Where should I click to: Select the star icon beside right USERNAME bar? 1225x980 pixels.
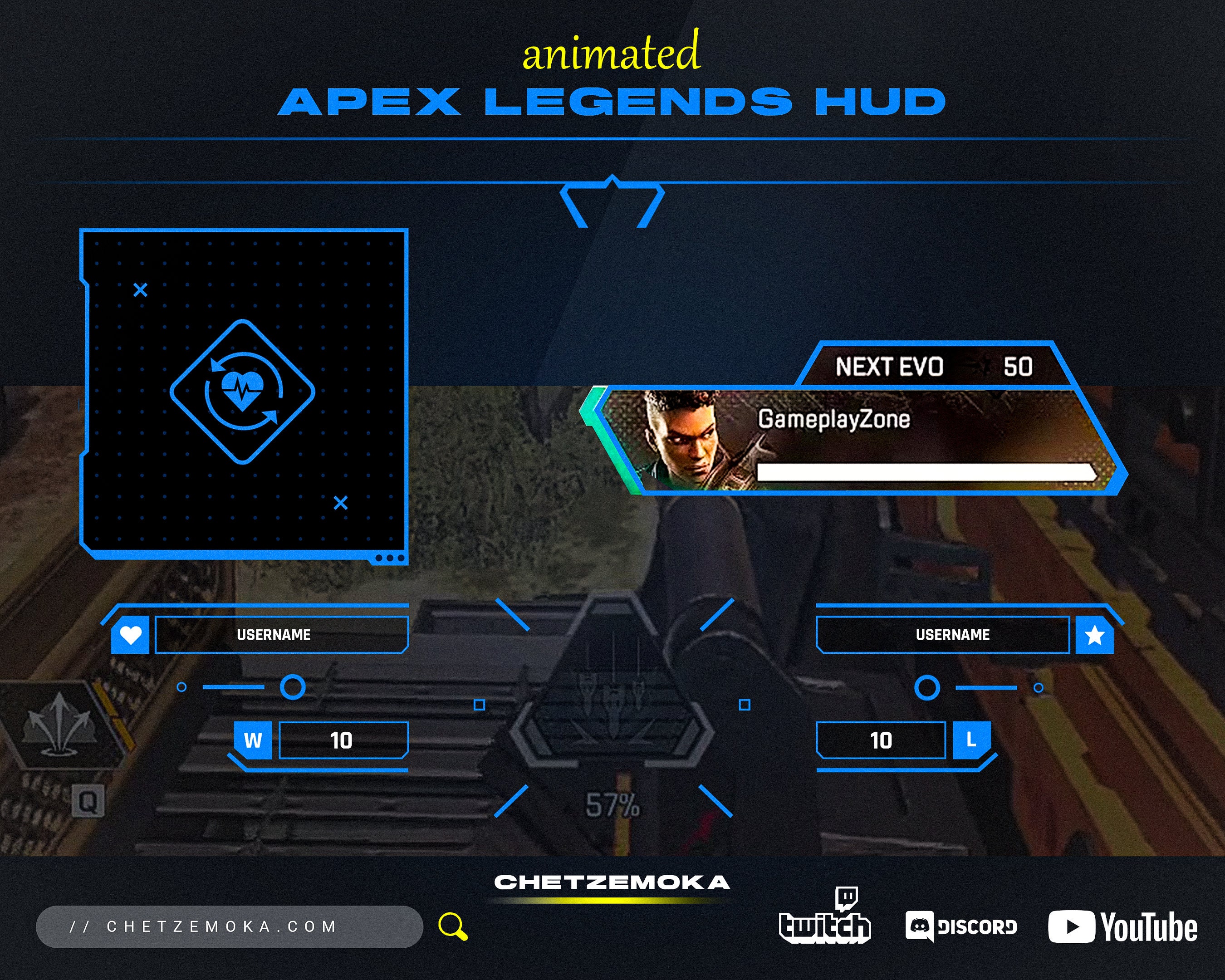click(x=1094, y=635)
